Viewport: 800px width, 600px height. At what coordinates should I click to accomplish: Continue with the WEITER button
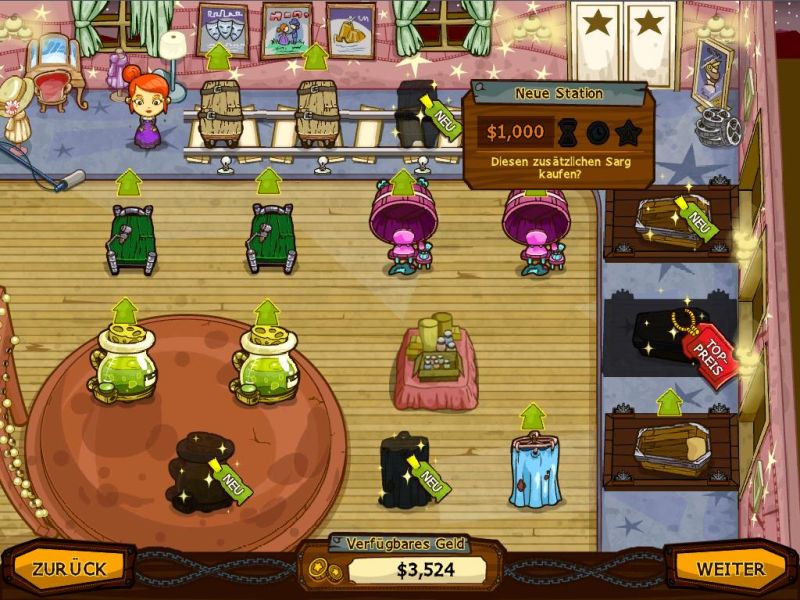(731, 569)
